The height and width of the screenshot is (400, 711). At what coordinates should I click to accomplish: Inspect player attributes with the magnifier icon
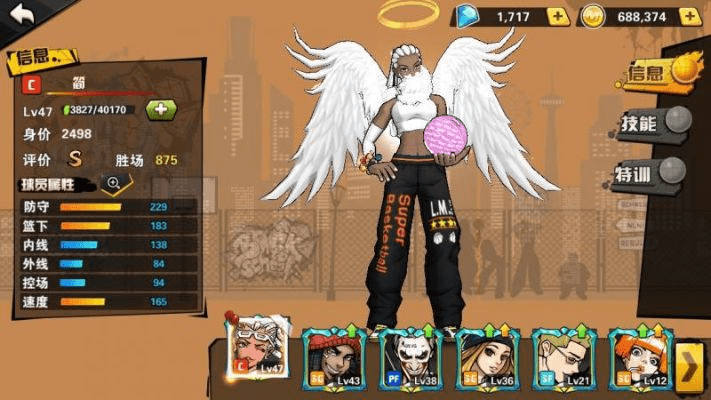point(113,183)
